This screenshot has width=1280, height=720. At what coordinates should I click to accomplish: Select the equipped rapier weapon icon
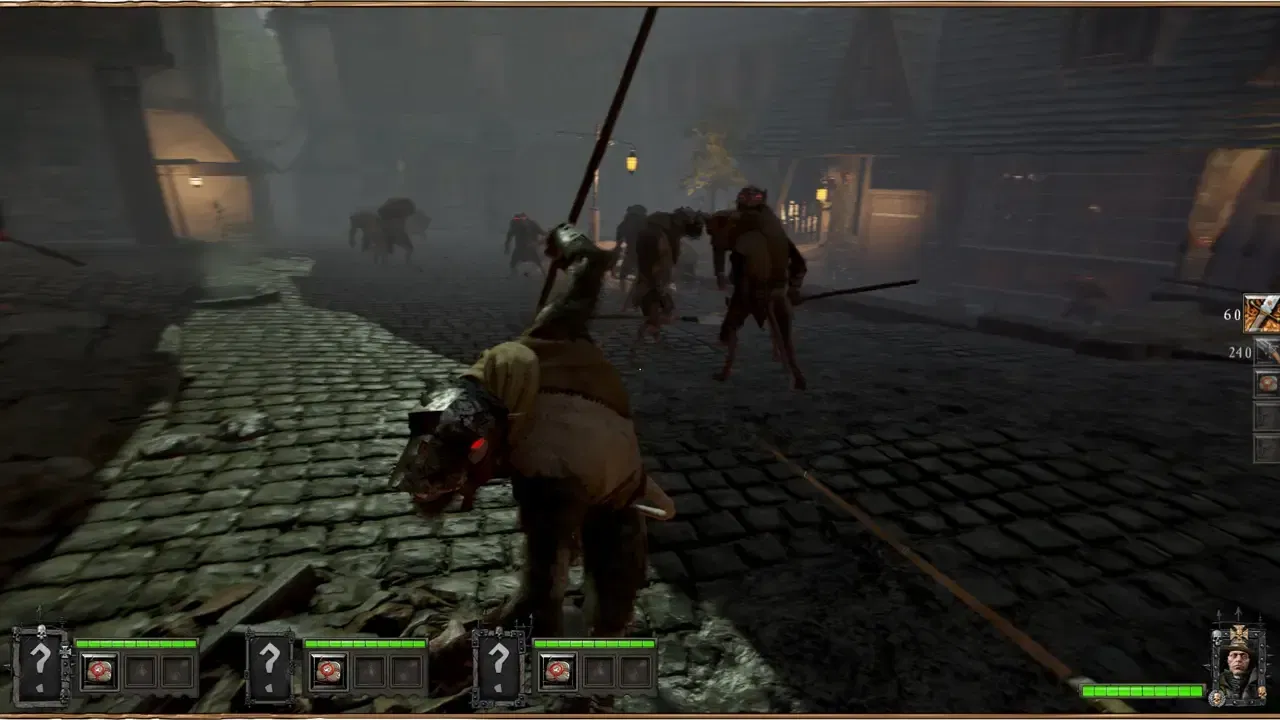coord(1262,312)
